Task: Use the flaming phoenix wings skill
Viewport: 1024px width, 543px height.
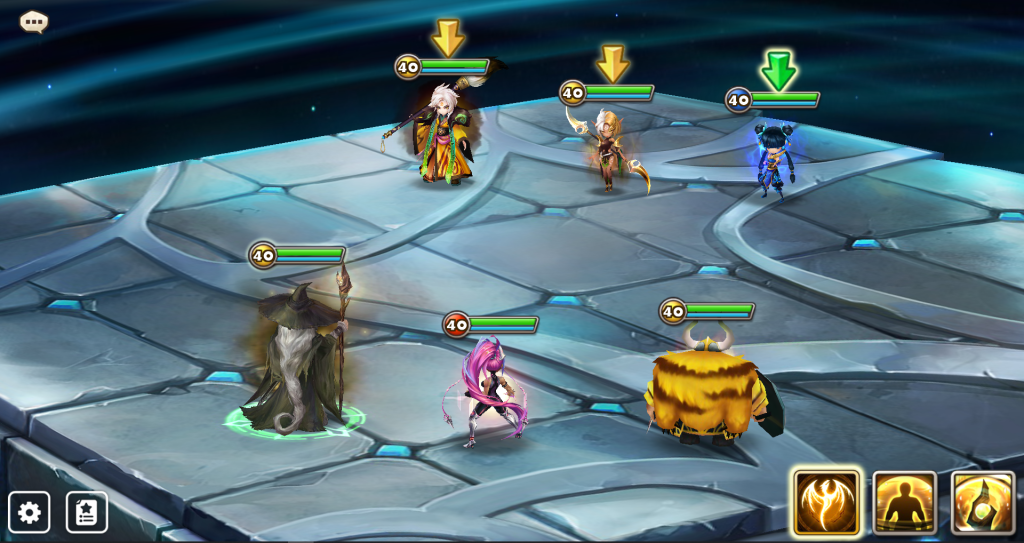Action: pyautogui.click(x=827, y=502)
